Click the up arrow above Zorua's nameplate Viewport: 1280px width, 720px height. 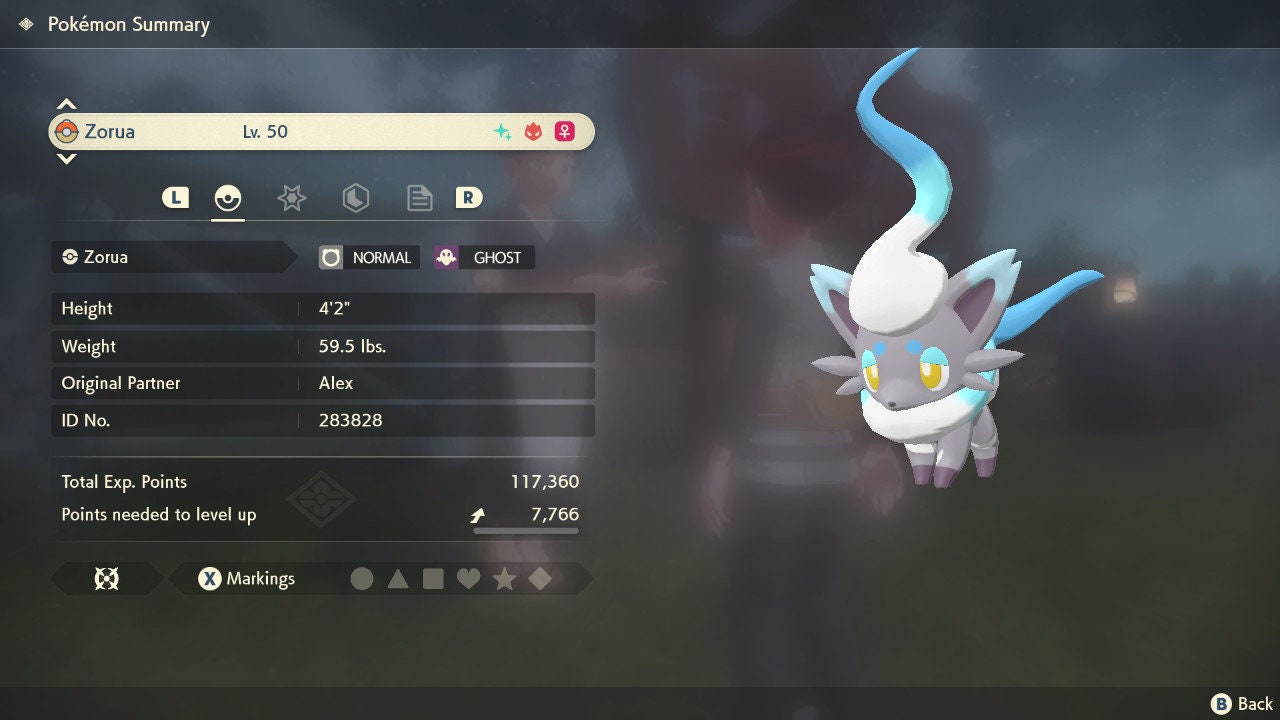[66, 102]
